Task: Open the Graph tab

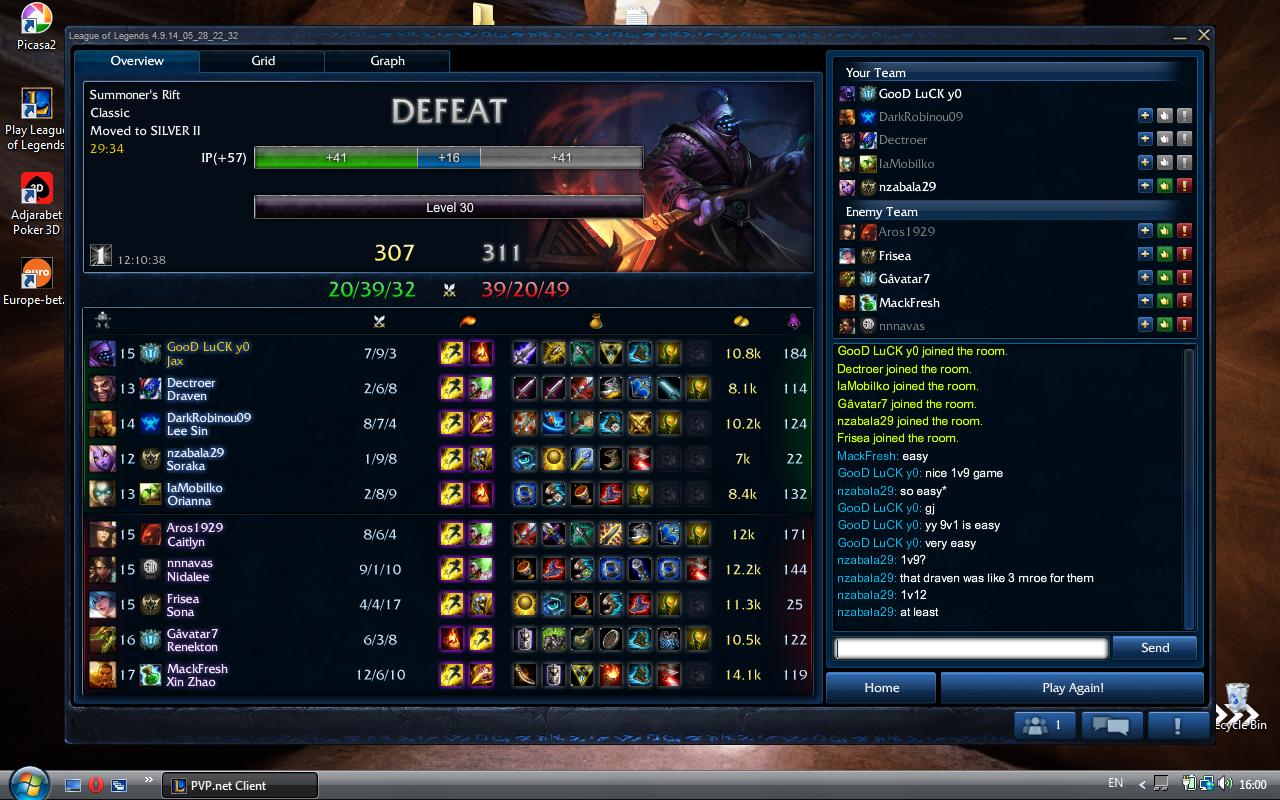Action: (x=387, y=61)
